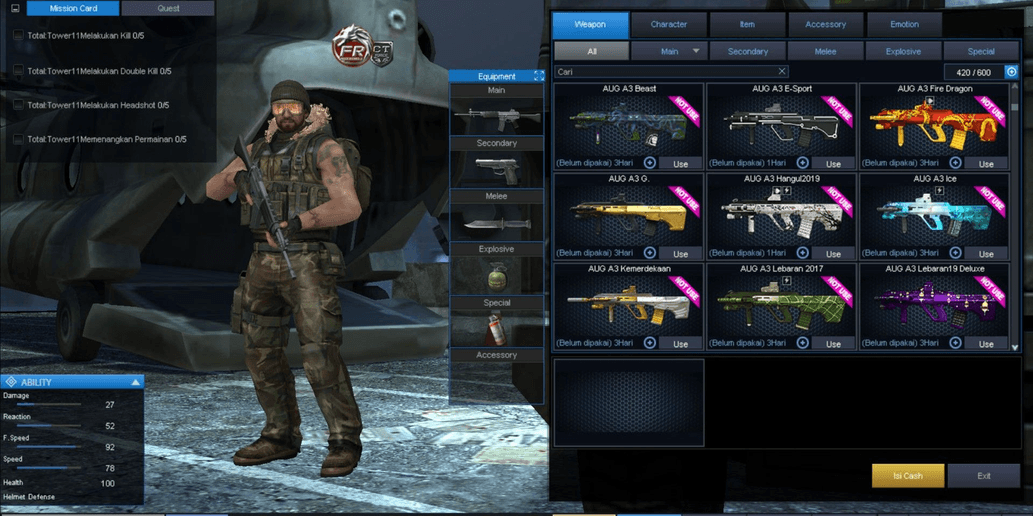
Task: Tap the Isi Cash button
Action: click(907, 476)
